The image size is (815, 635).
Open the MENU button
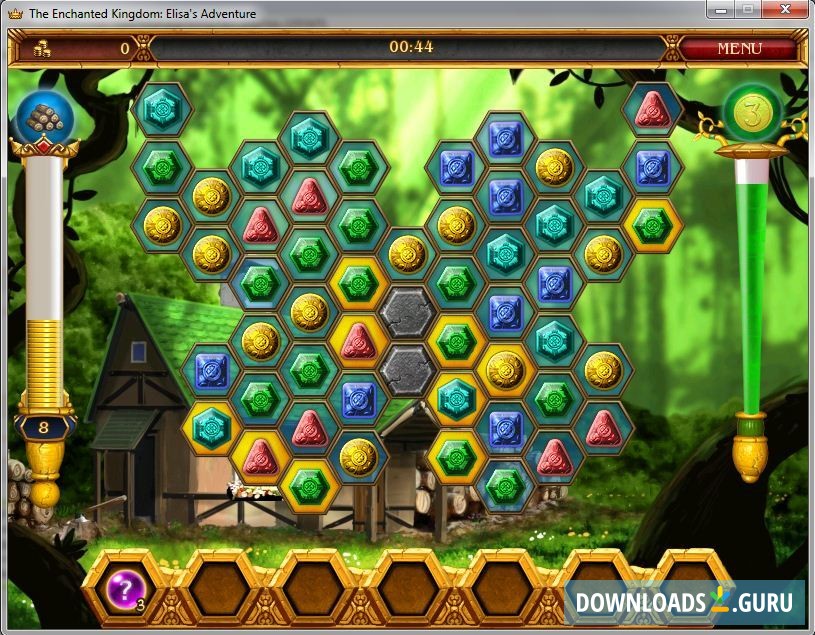pyautogui.click(x=739, y=48)
